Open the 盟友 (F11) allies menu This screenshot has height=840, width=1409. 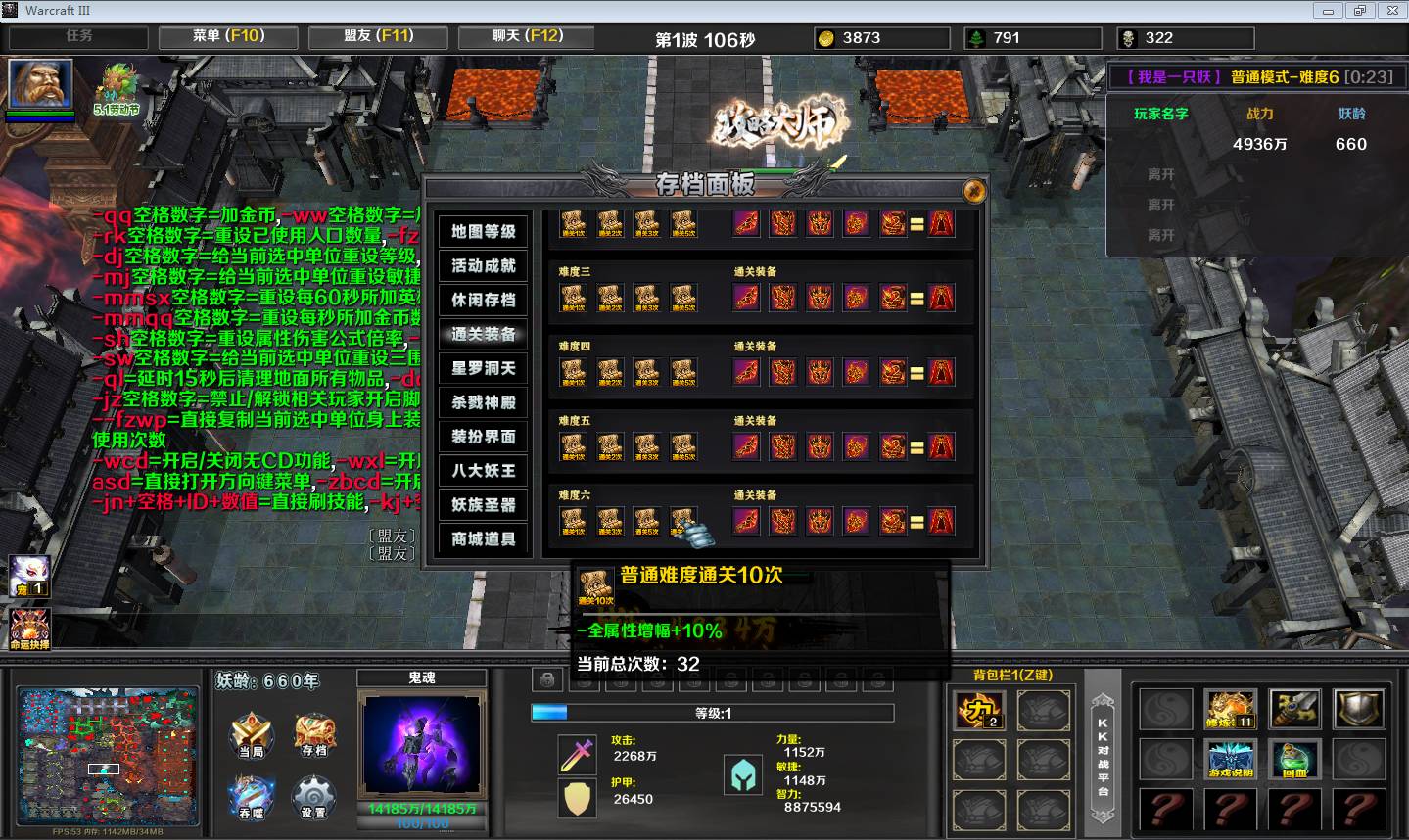click(x=378, y=37)
